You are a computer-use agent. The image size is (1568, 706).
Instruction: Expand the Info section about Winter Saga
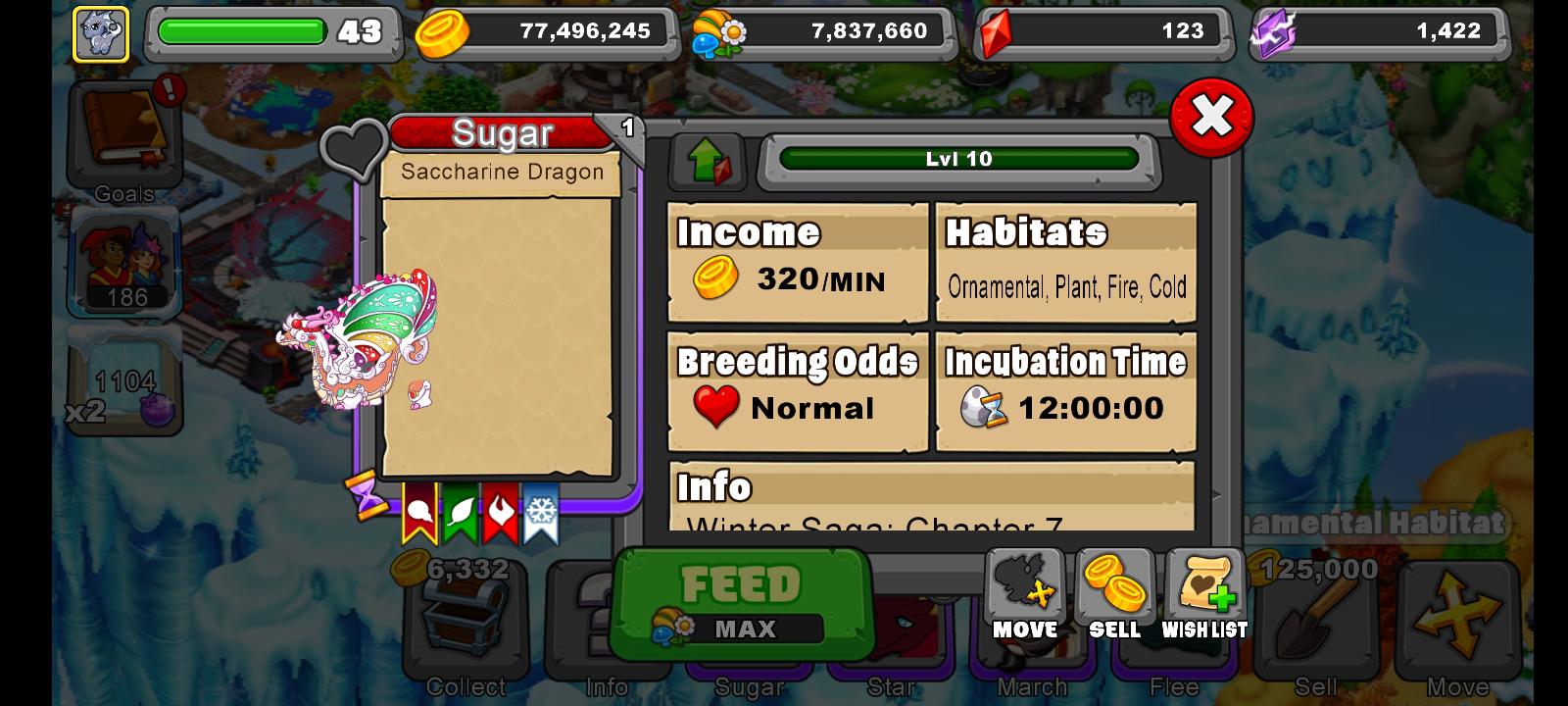930,500
